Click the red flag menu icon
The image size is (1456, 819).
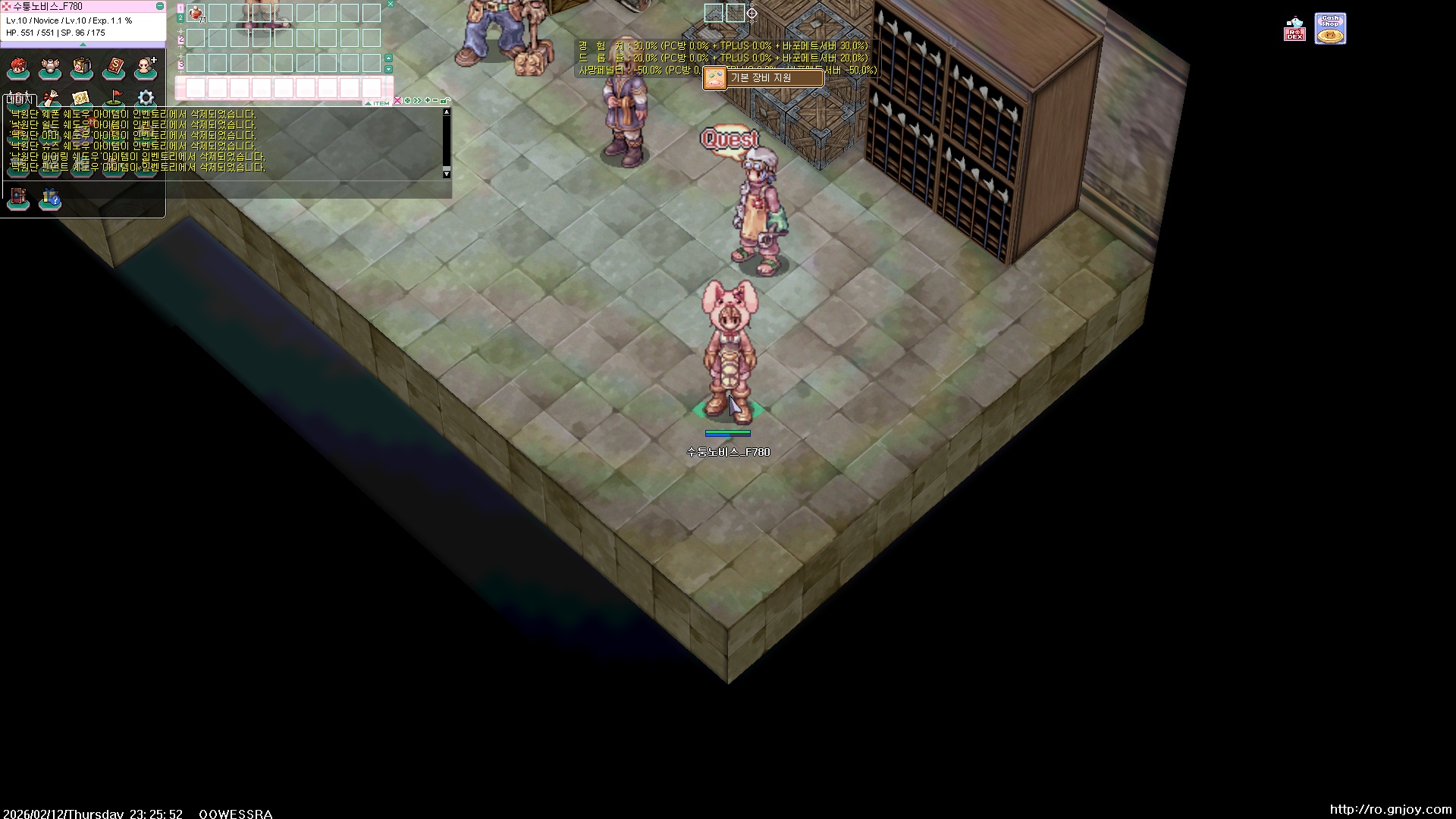pyautogui.click(x=114, y=99)
